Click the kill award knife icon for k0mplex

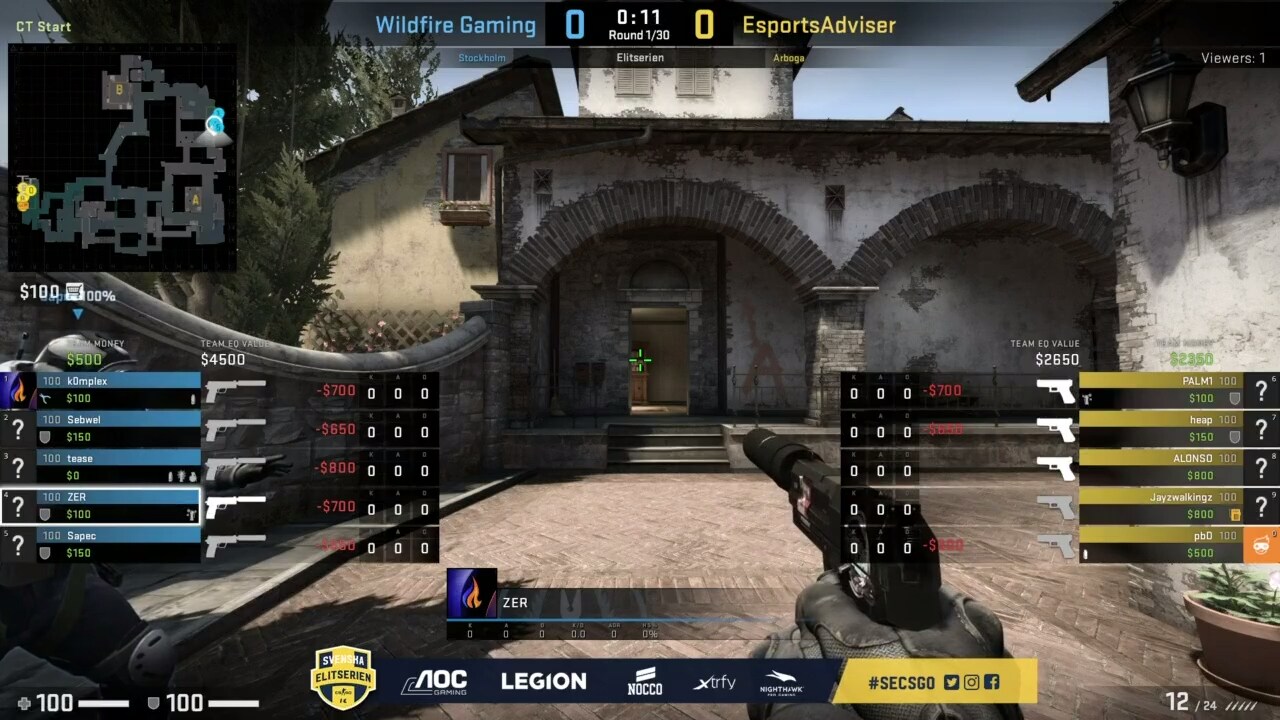click(46, 397)
